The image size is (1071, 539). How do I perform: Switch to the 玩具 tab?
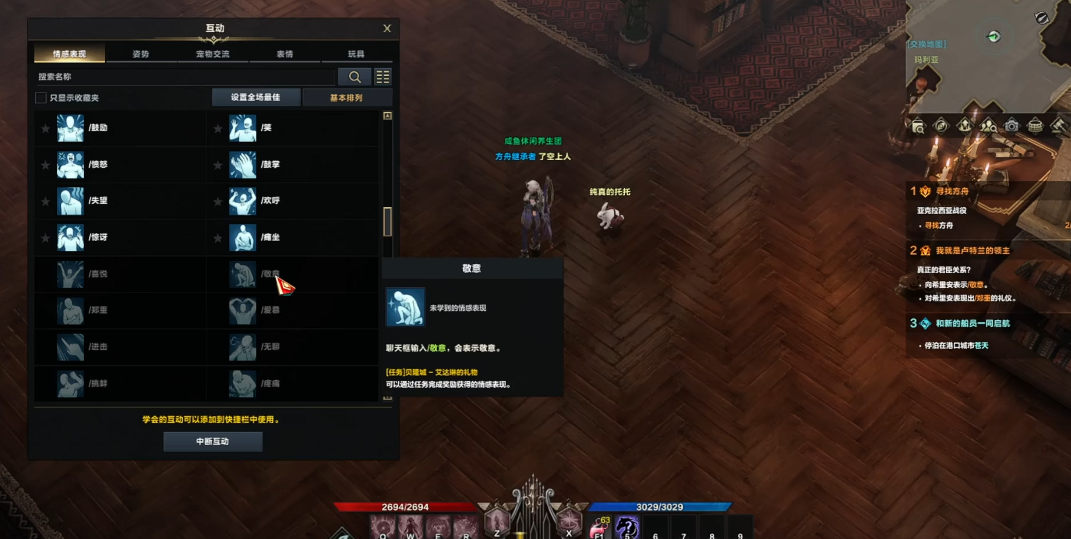(356, 54)
